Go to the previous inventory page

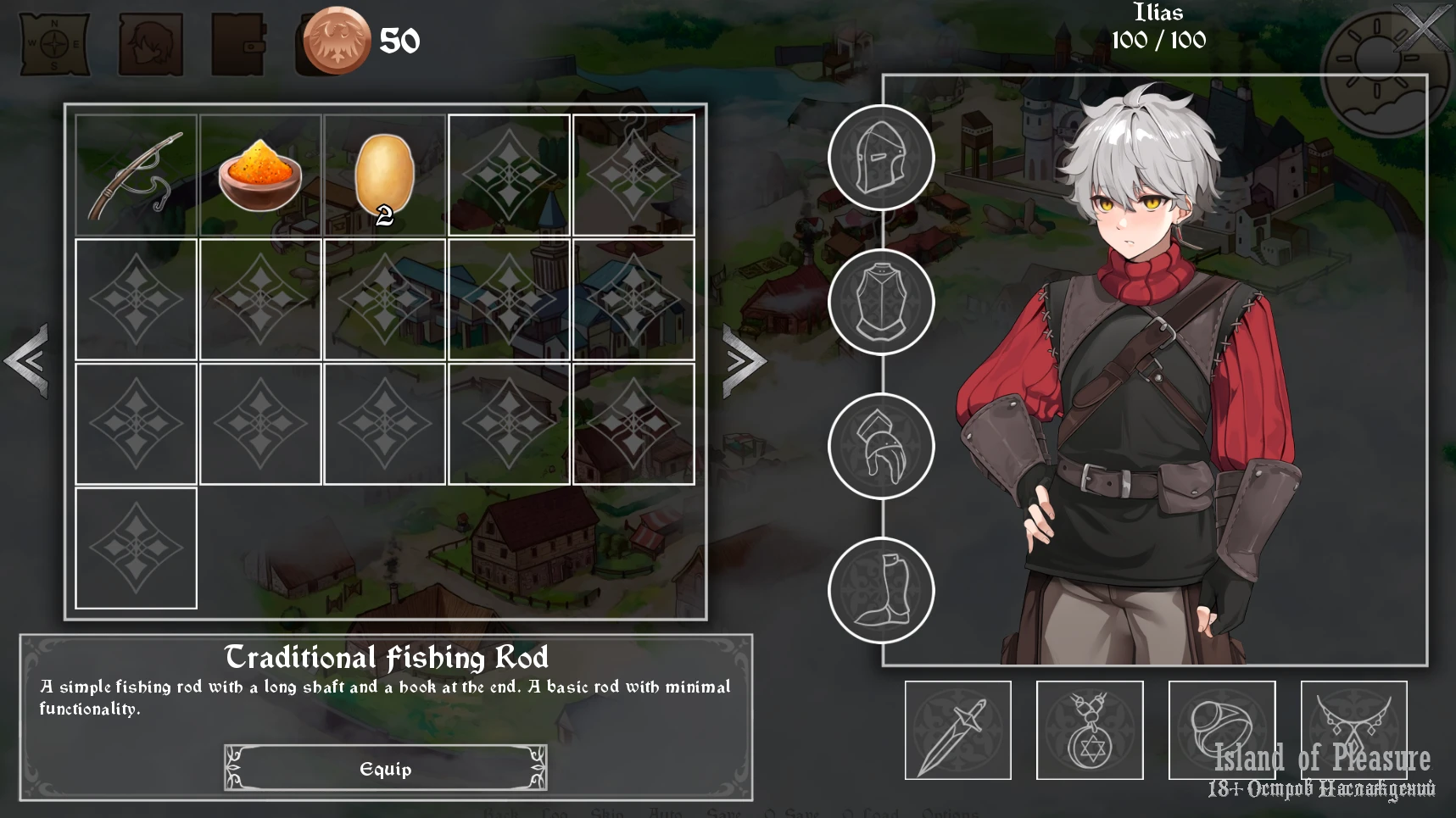pyautogui.click(x=27, y=361)
